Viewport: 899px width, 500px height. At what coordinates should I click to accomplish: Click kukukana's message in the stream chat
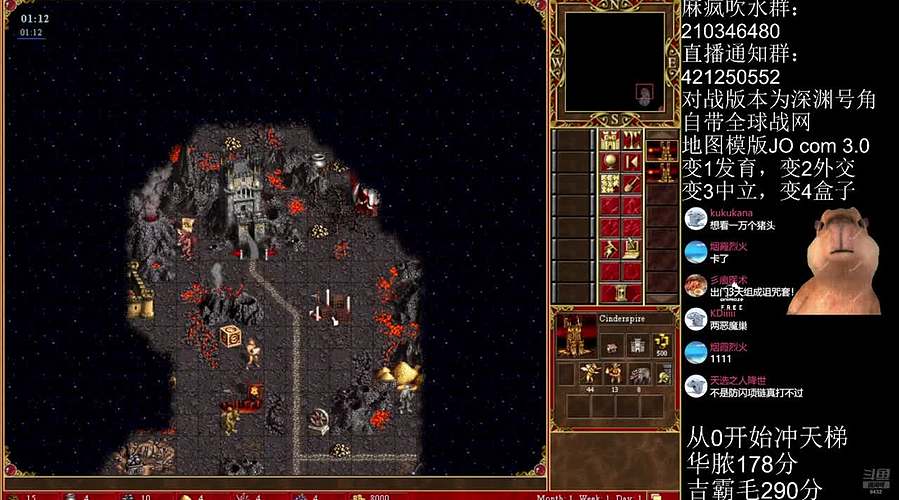click(740, 218)
